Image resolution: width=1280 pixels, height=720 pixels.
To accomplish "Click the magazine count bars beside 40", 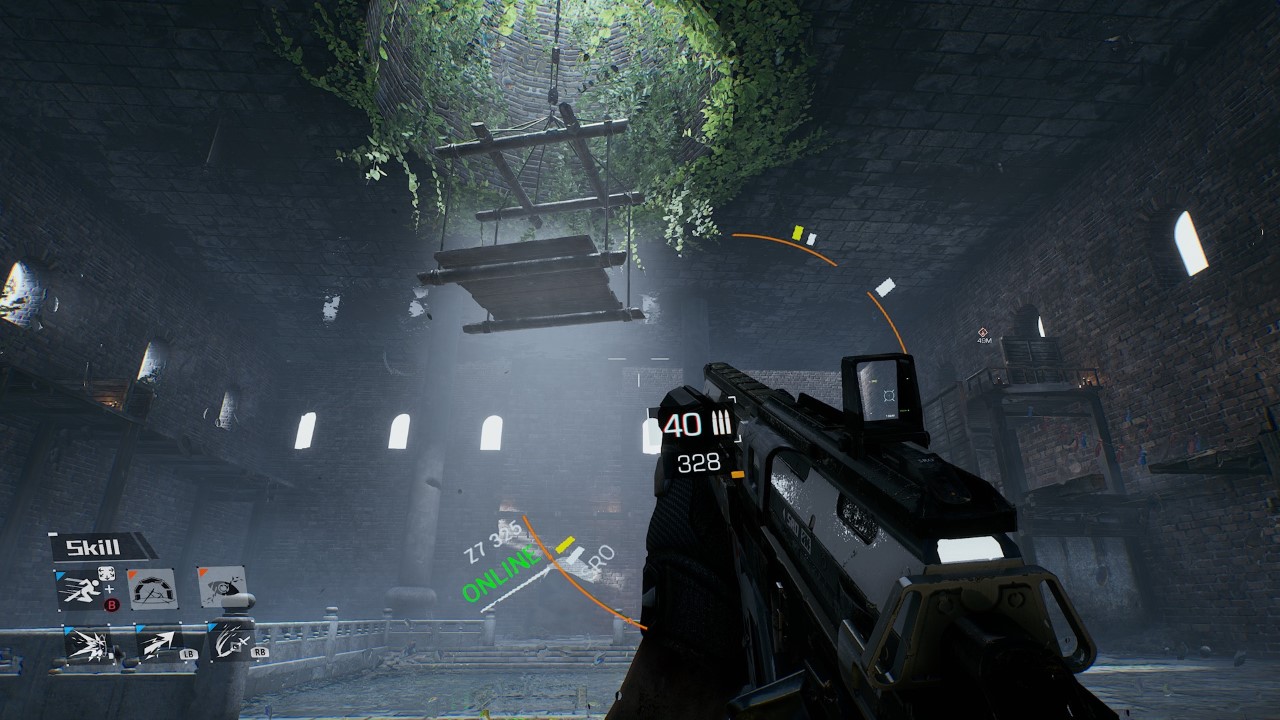I will coord(721,424).
